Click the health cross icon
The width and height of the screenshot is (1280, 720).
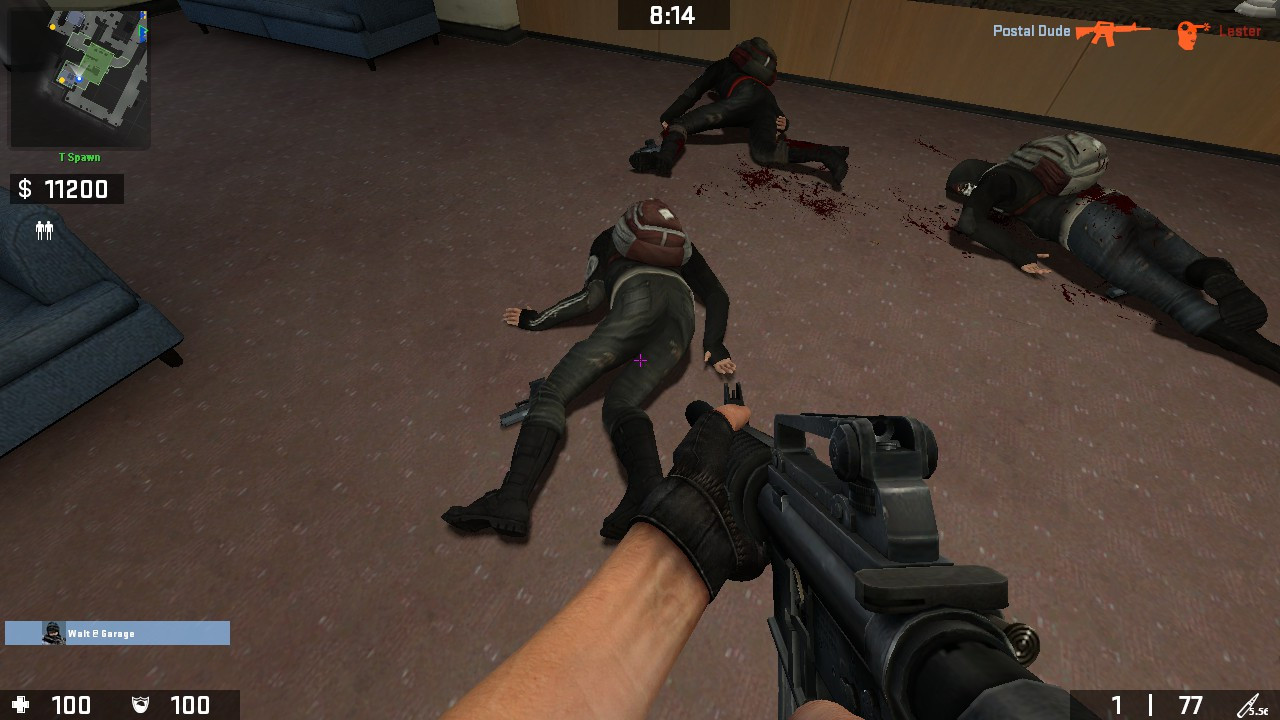pos(22,705)
